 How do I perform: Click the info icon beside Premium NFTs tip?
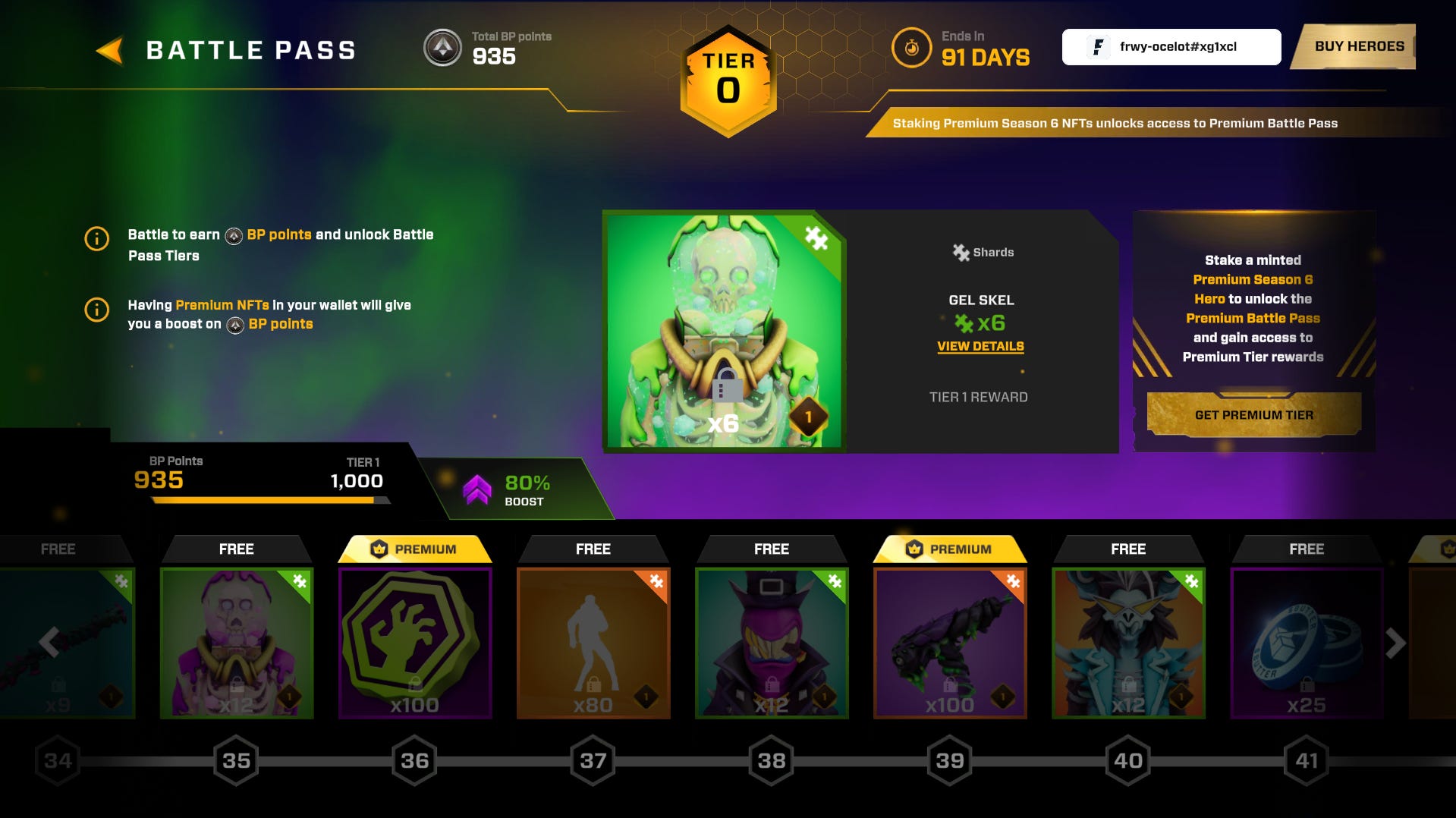[96, 308]
